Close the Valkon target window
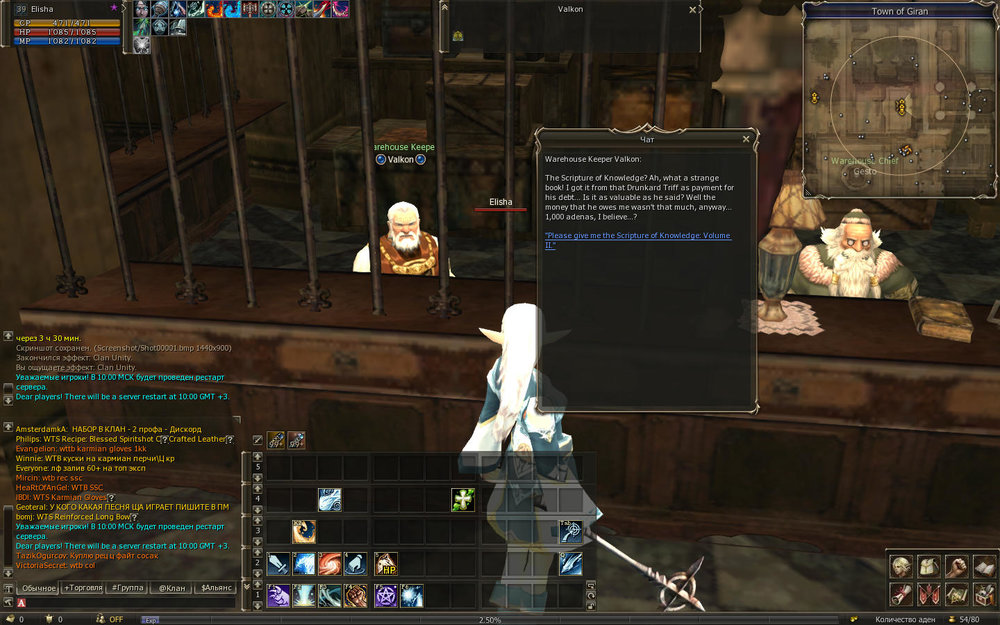Viewport: 1000px width, 625px height. point(693,9)
